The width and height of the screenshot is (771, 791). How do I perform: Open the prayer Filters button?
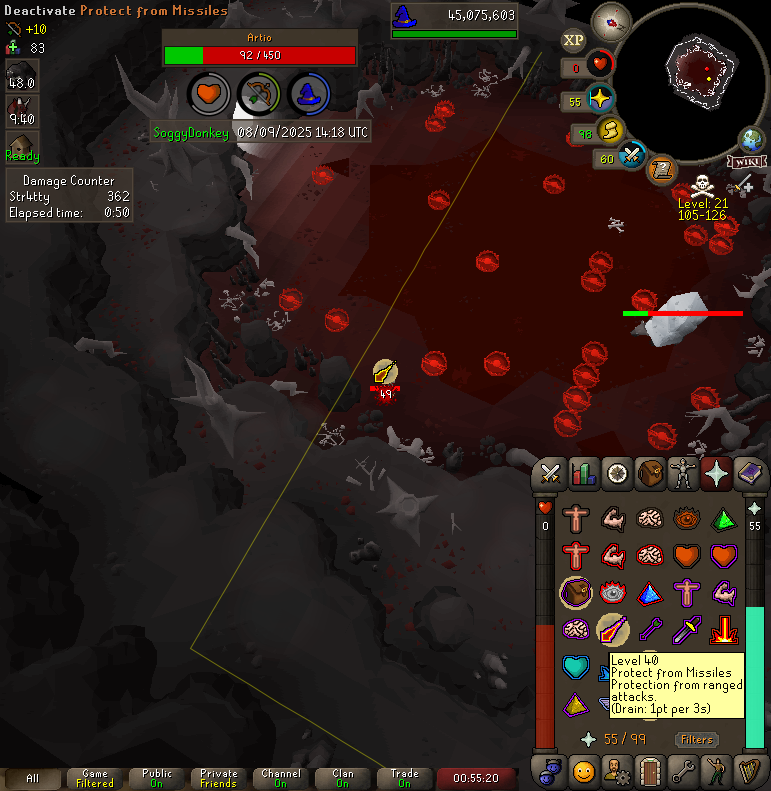coord(697,740)
